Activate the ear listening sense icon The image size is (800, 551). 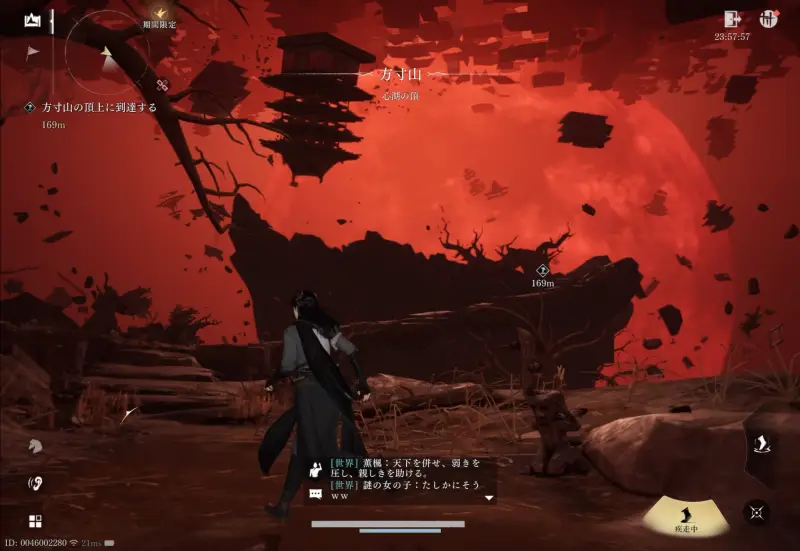[x=35, y=484]
